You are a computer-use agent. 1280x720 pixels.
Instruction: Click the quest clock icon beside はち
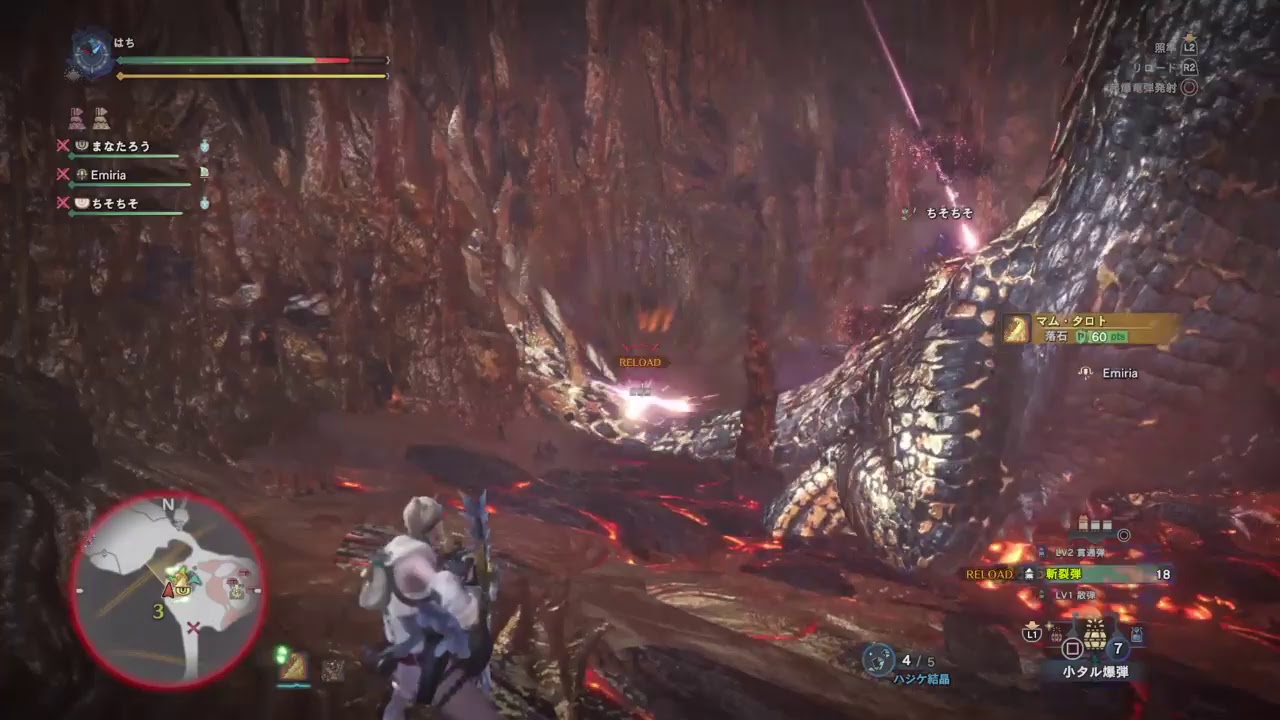(x=90, y=50)
